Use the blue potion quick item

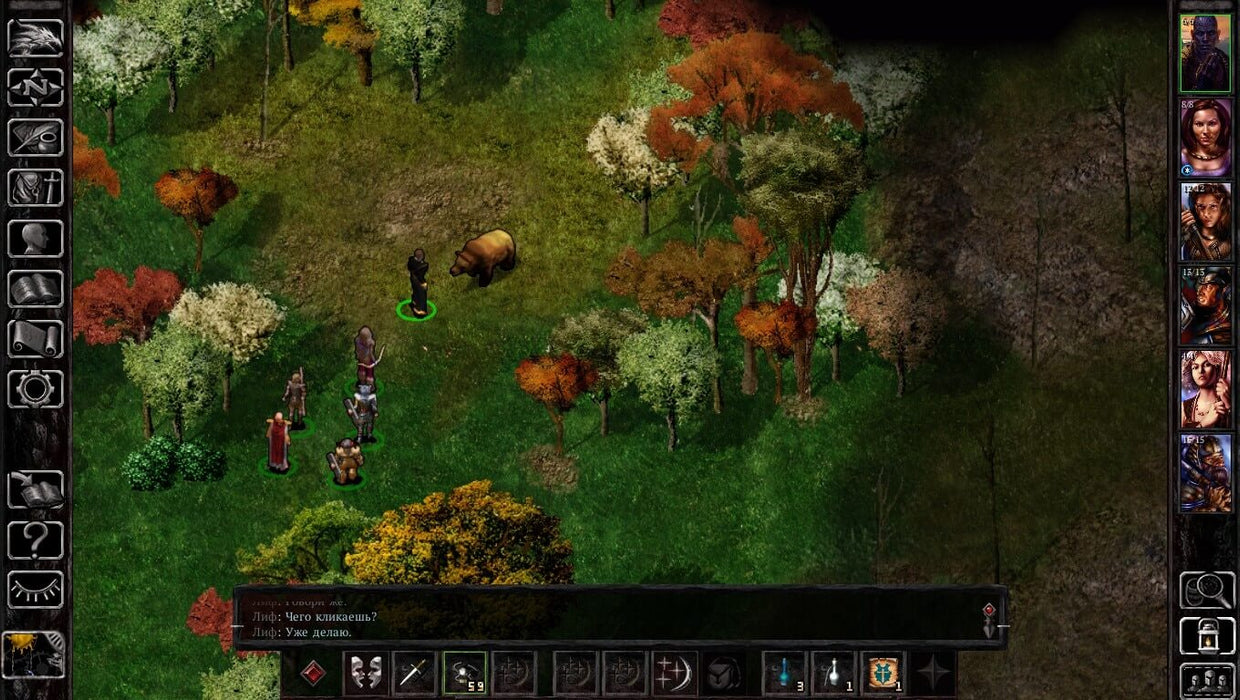click(785, 673)
